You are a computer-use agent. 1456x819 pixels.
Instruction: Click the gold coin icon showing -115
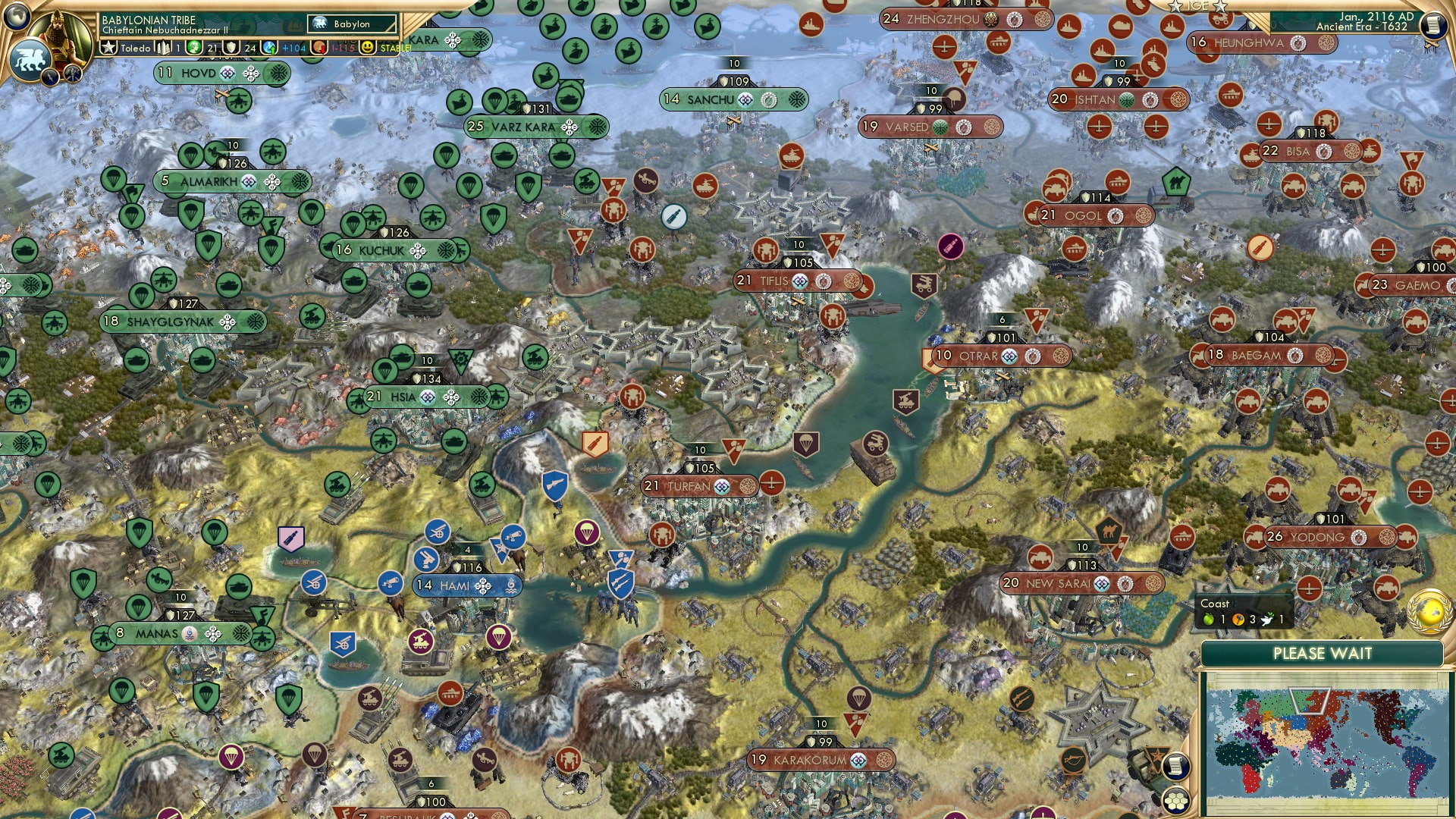point(318,49)
